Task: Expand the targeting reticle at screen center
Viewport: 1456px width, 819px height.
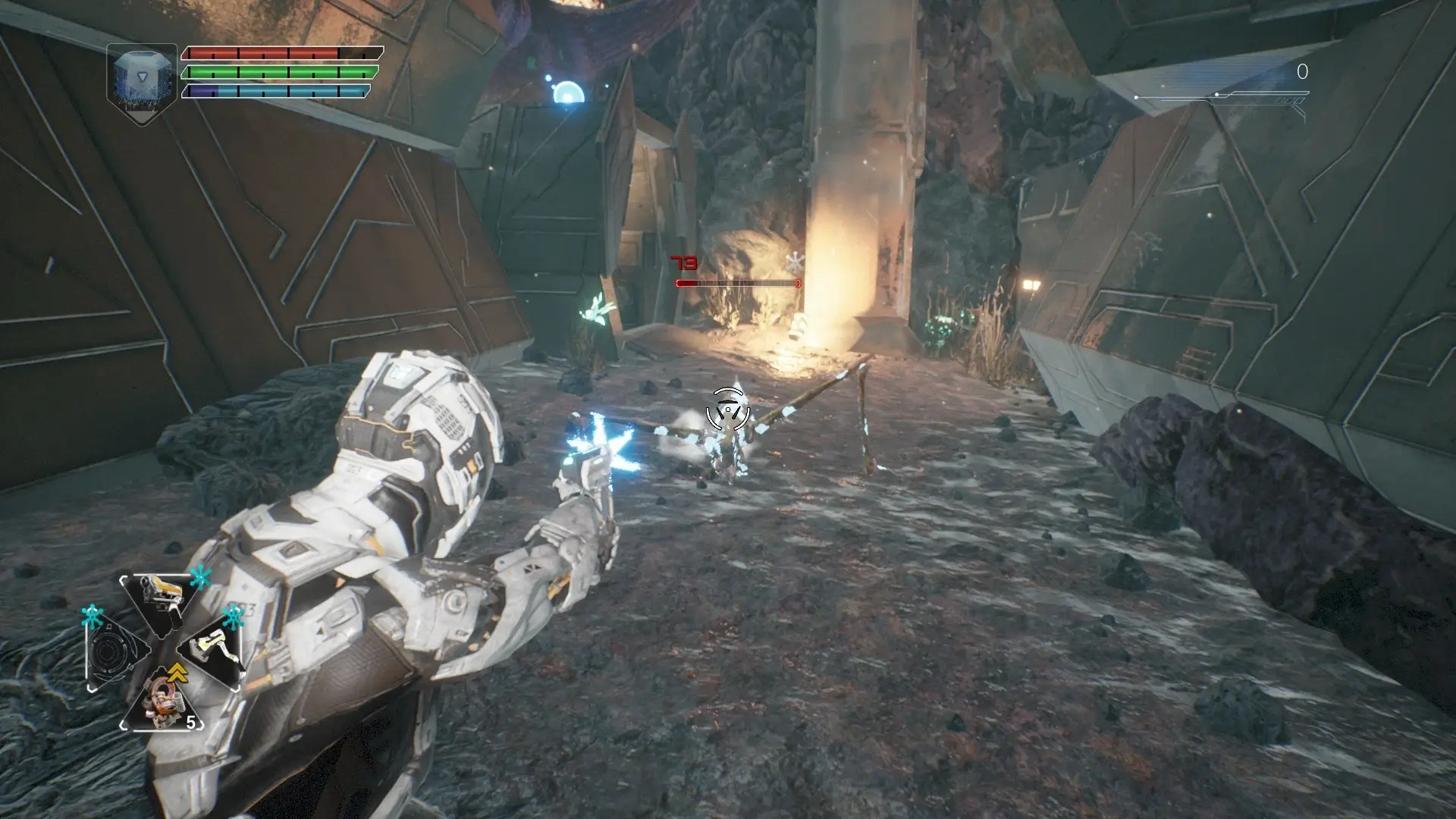Action: [728, 409]
